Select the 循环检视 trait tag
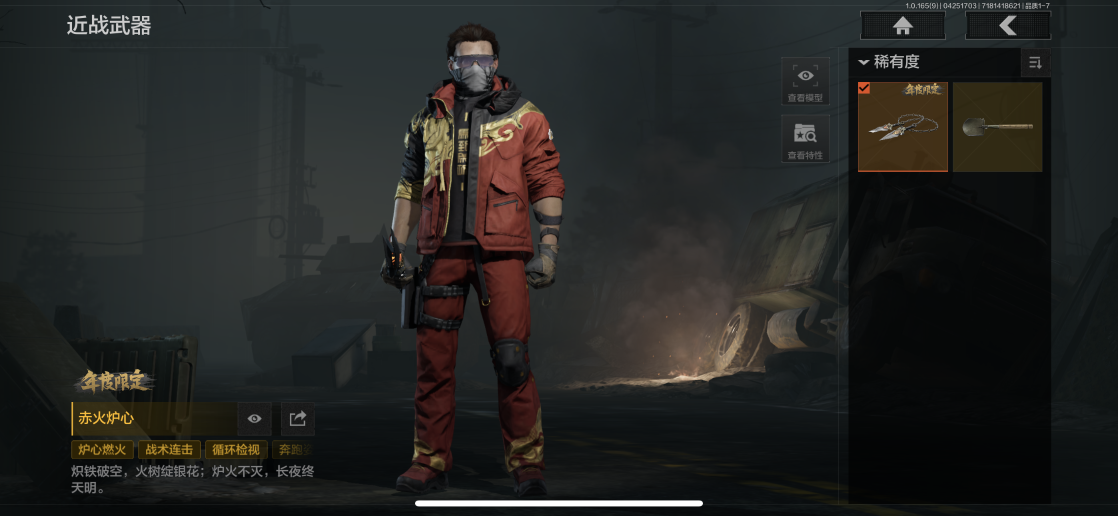 click(236, 450)
